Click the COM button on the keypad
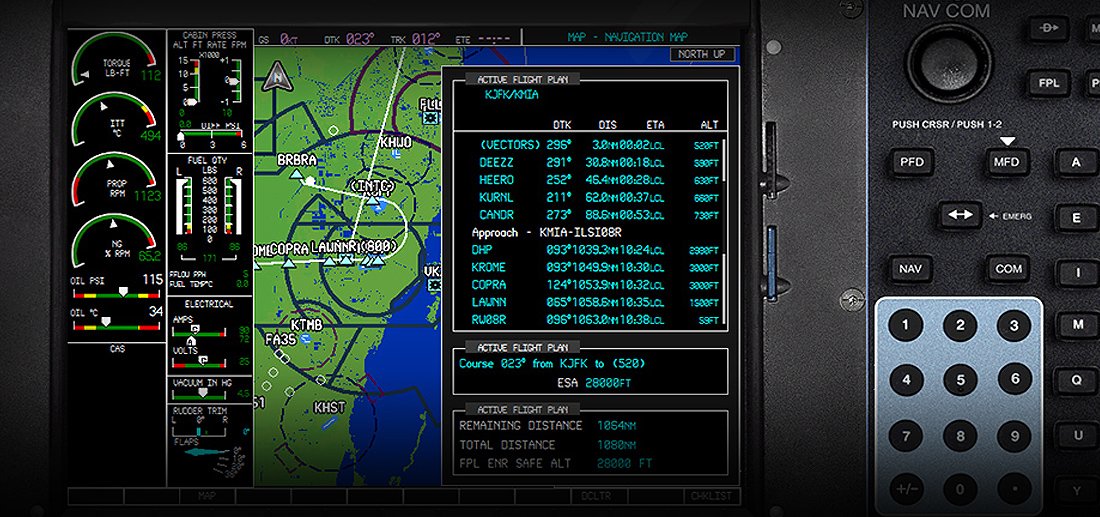Image resolution: width=1100 pixels, height=517 pixels. click(x=1007, y=269)
